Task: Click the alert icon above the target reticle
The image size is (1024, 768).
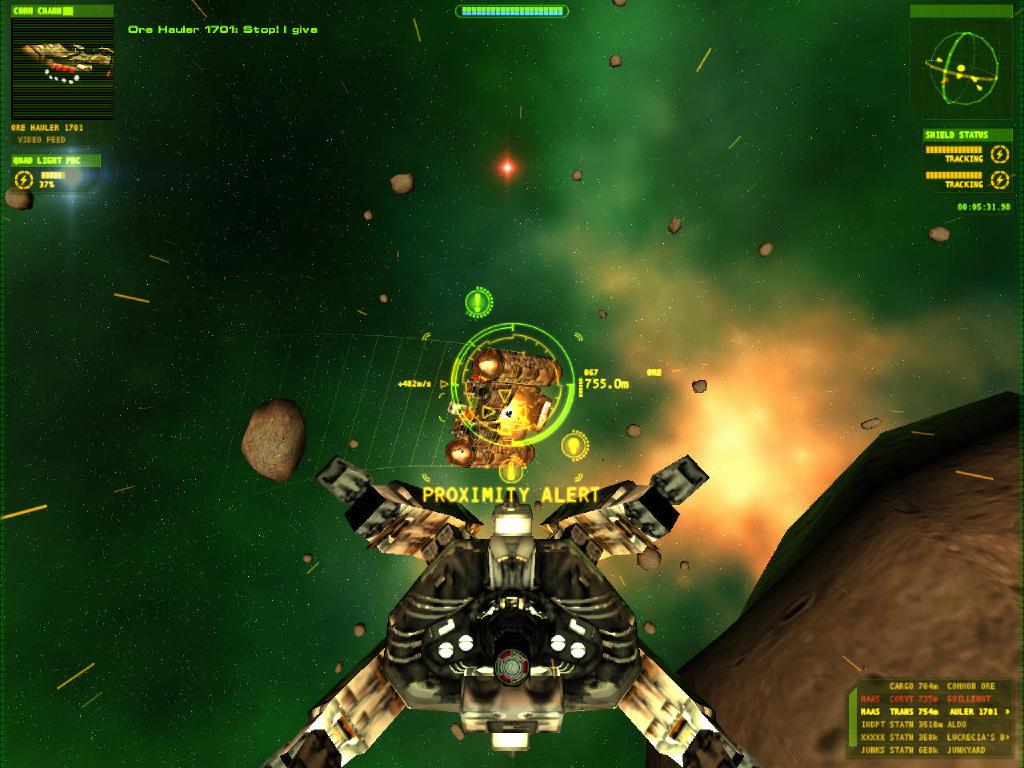Action: [x=479, y=301]
